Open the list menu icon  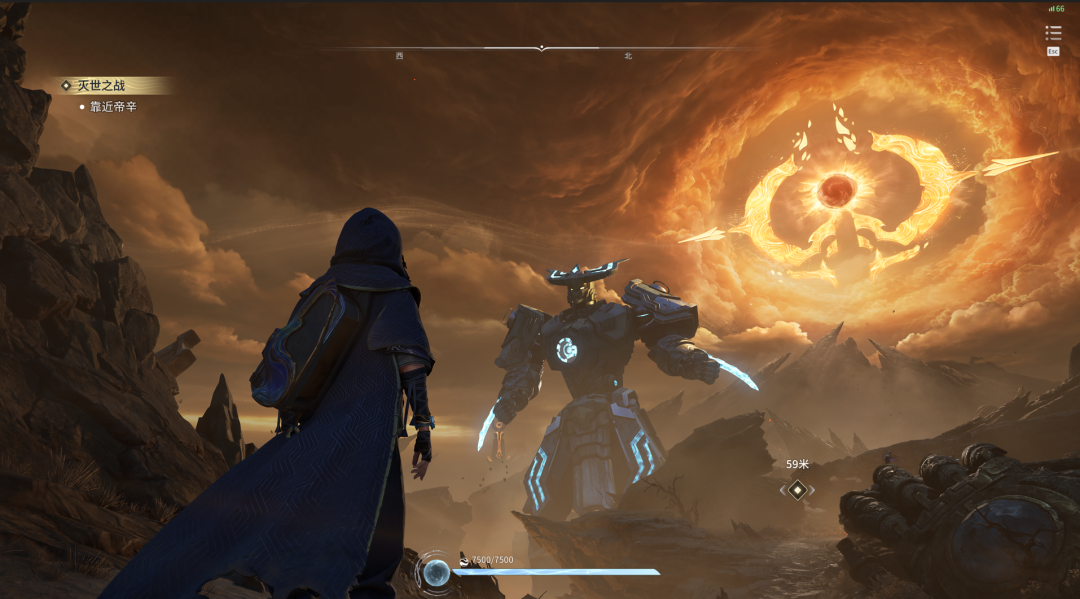[1053, 34]
